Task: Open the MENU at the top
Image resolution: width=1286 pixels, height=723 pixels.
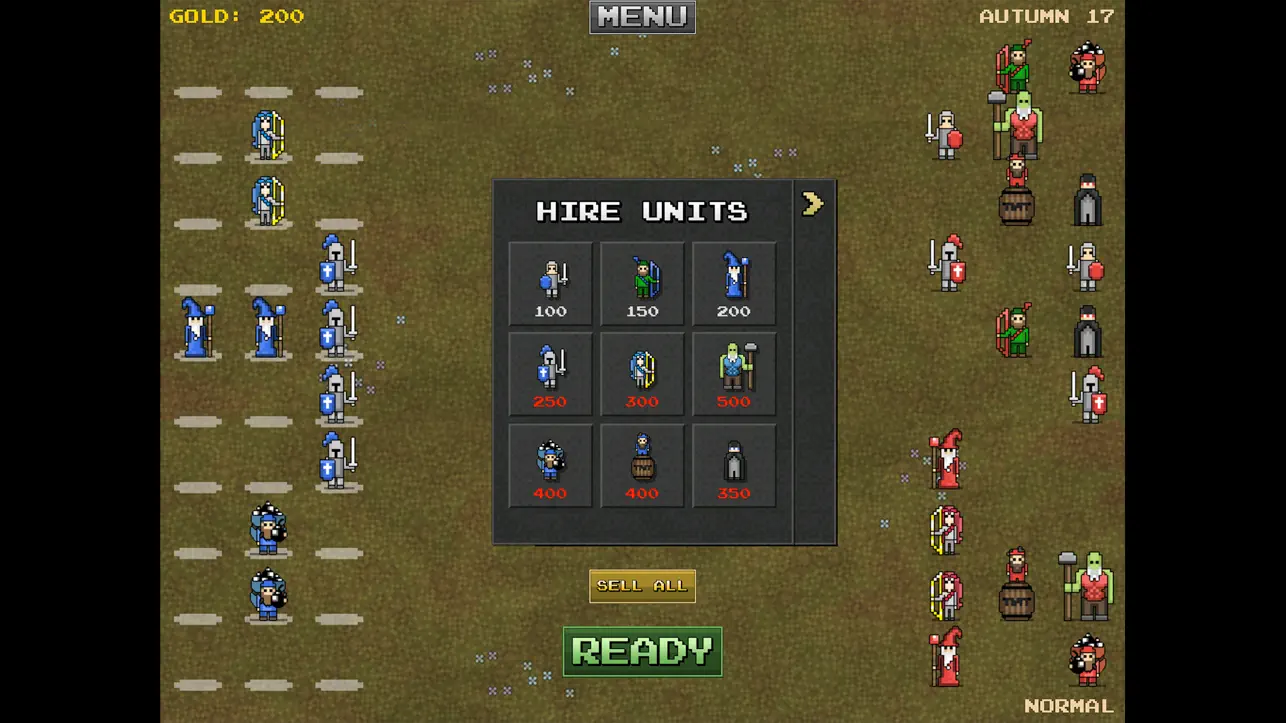Action: (x=641, y=16)
